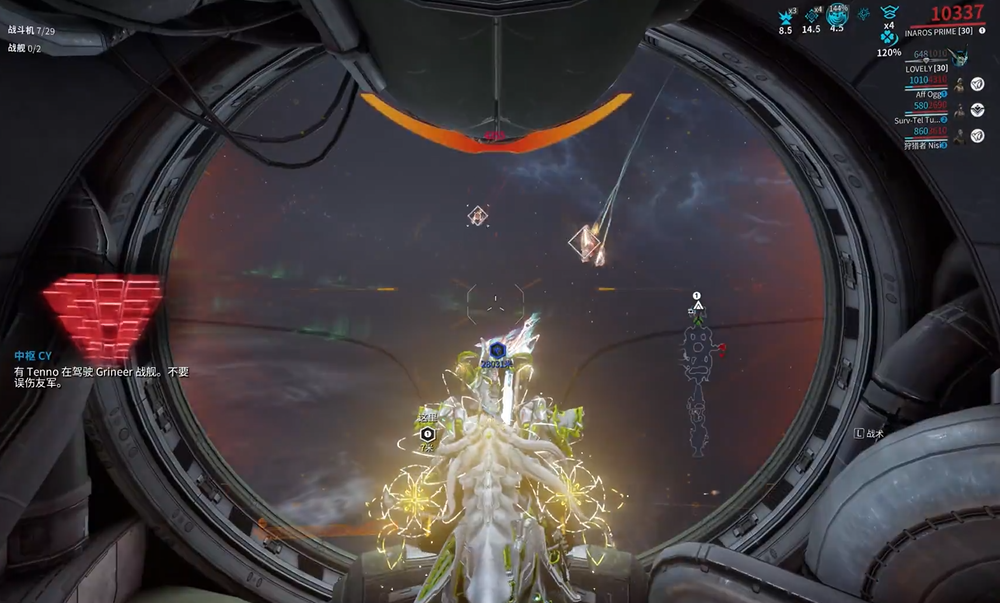The height and width of the screenshot is (603, 1000).
Task: Click the round 144% buff icon
Action: pos(837,14)
